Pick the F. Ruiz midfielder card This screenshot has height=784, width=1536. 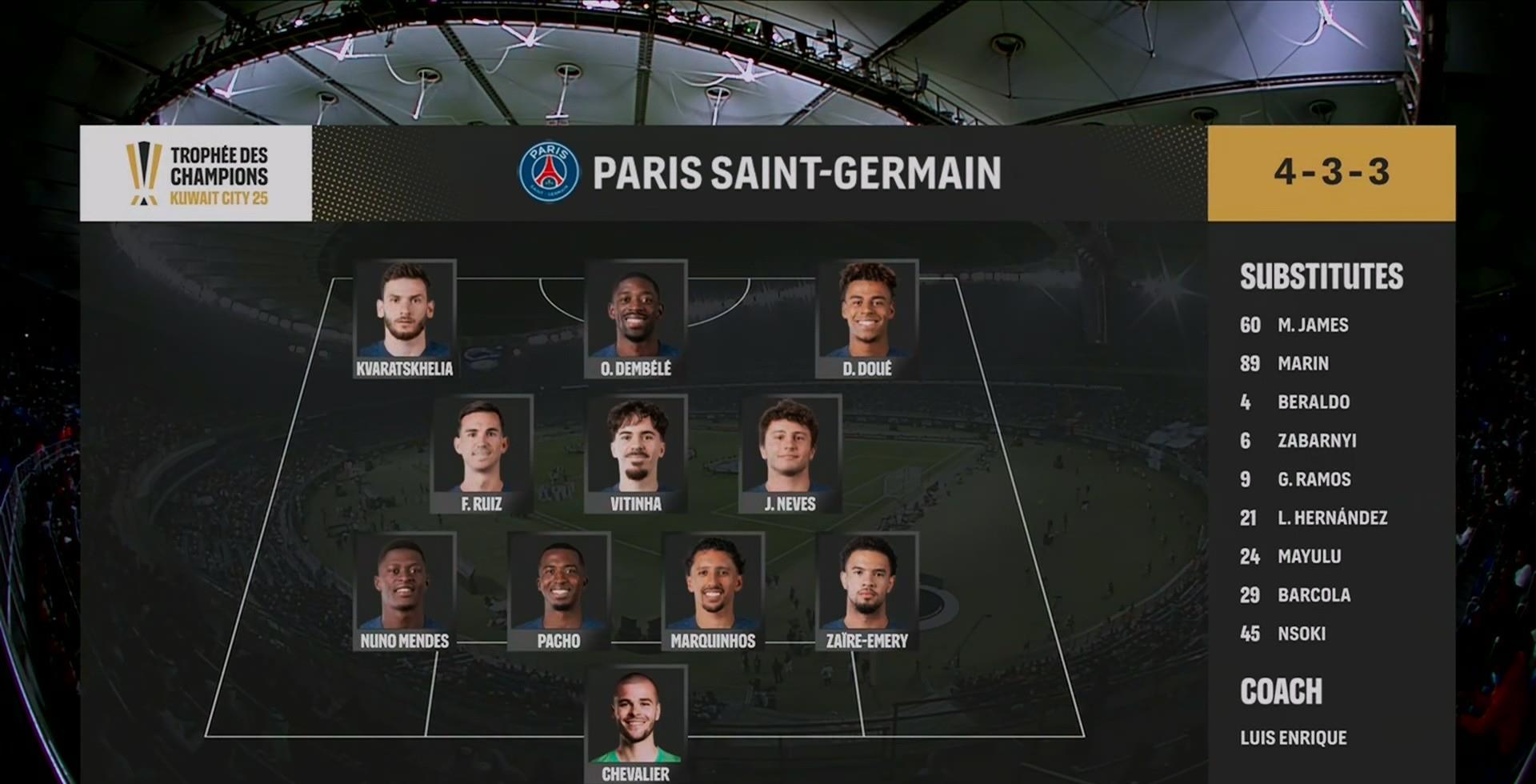click(x=482, y=454)
